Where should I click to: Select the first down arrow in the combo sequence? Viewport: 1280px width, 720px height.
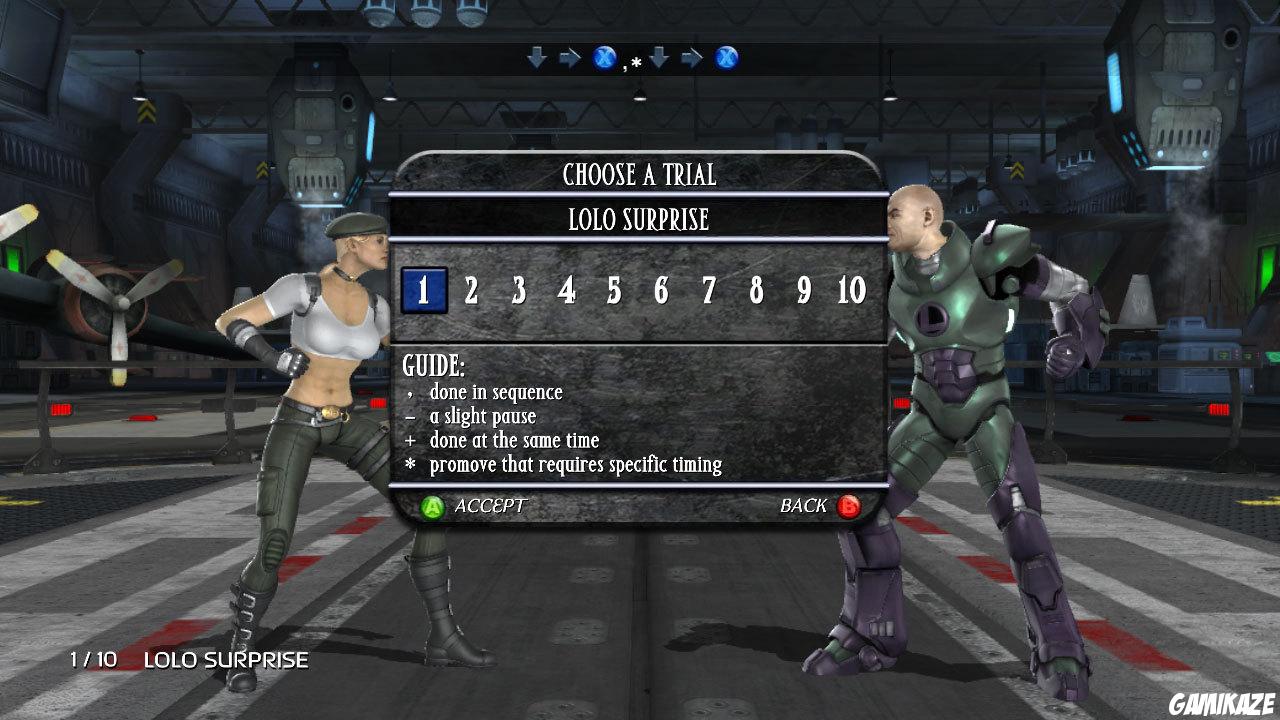point(537,57)
